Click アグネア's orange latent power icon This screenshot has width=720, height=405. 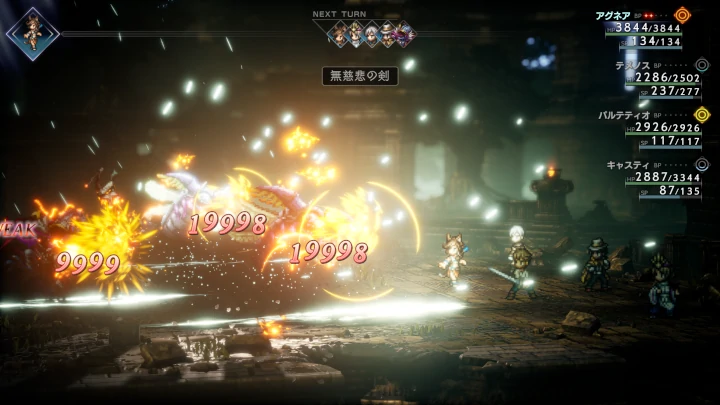683,15
